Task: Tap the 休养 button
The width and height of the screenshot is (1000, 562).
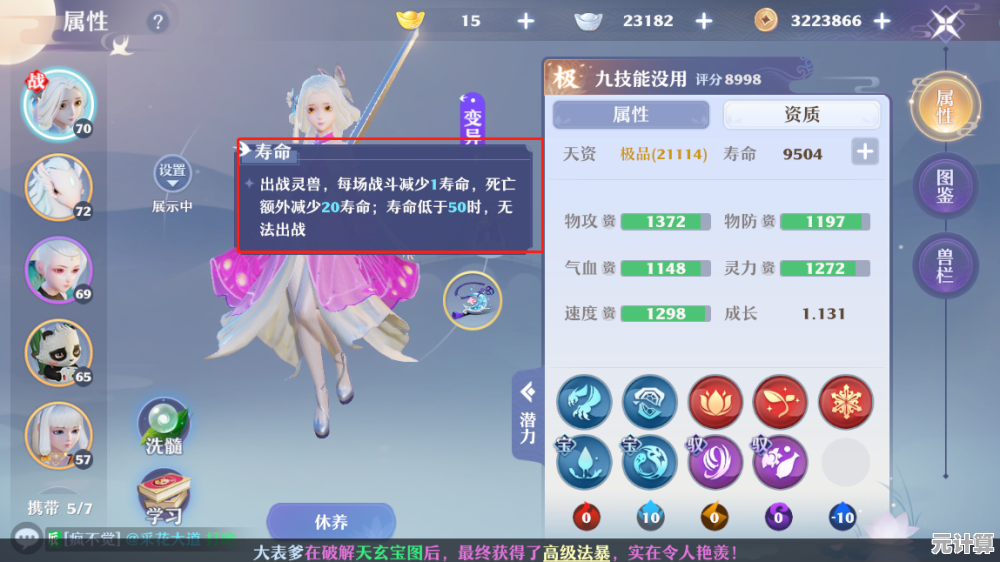Action: click(x=331, y=522)
